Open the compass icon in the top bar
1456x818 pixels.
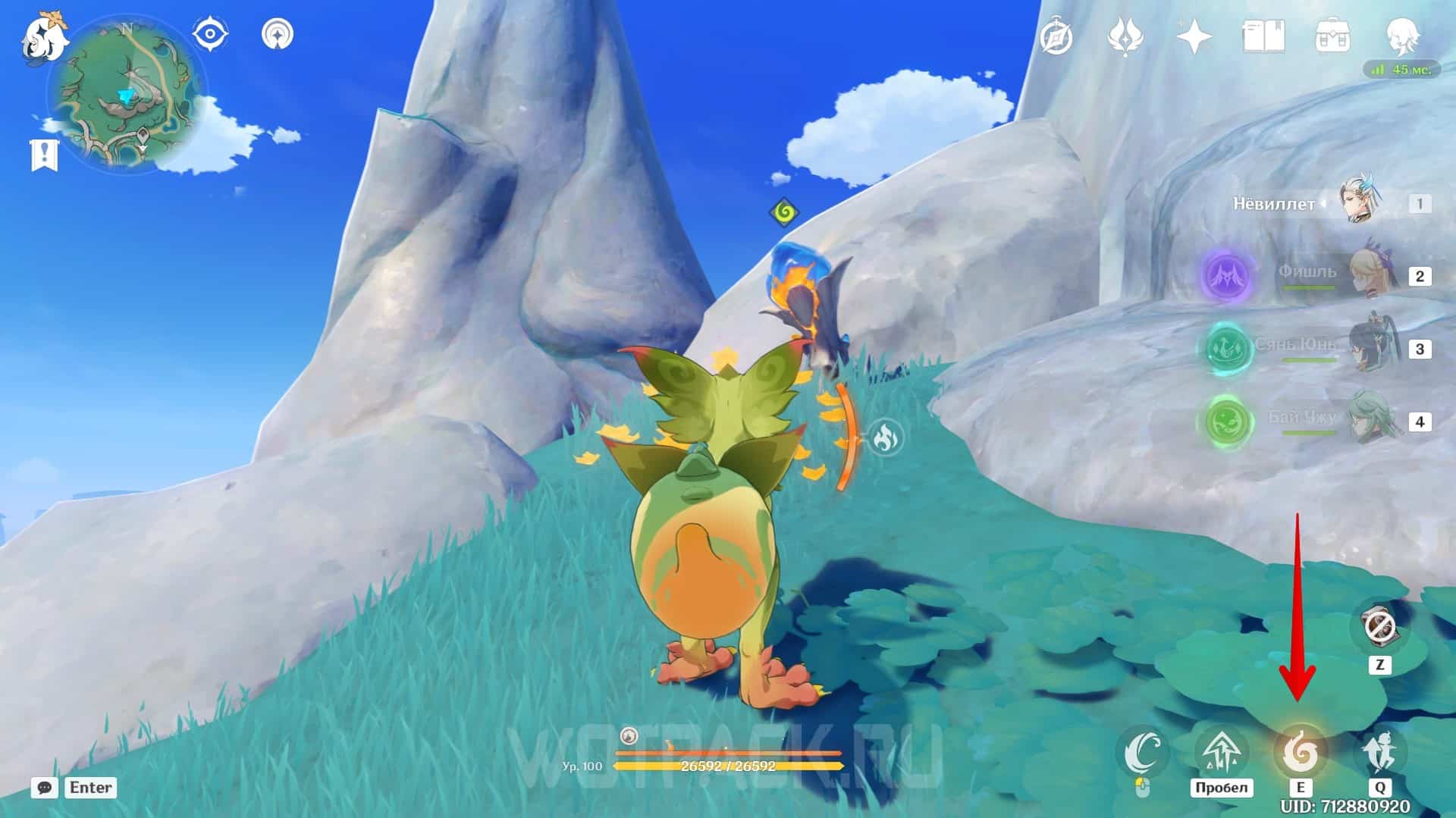click(x=1056, y=36)
